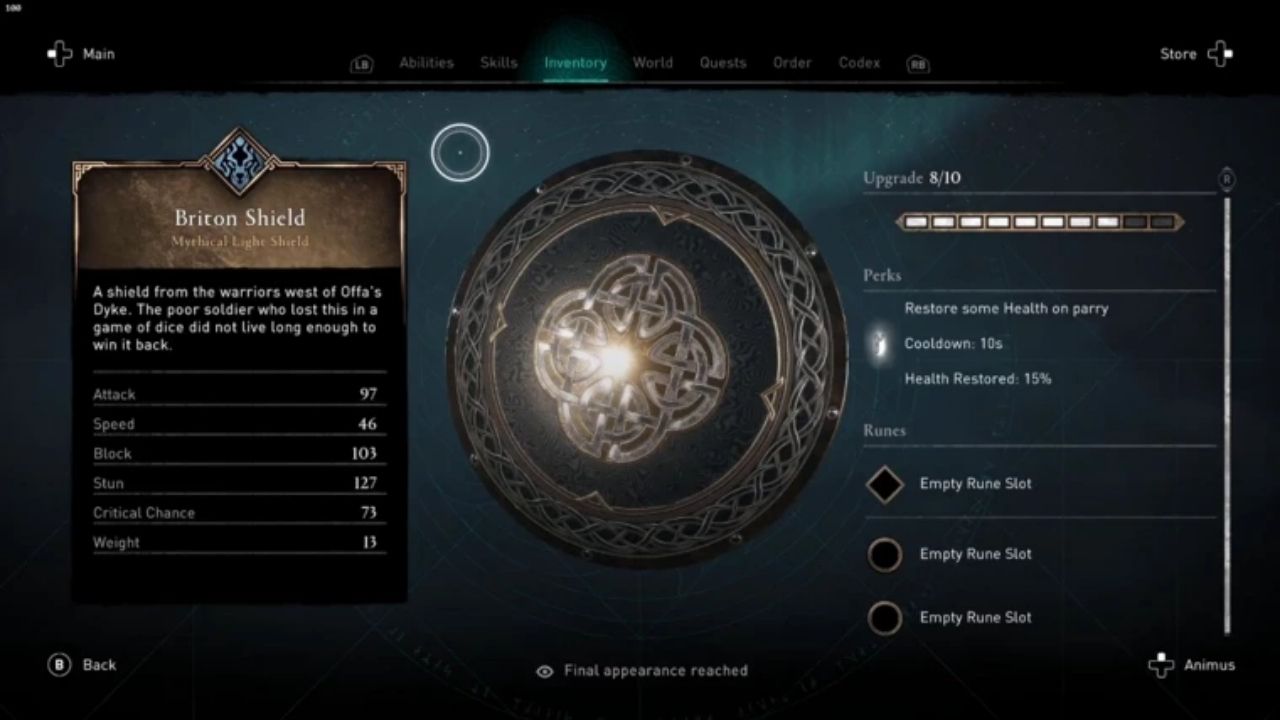Viewport: 1280px width, 720px height.
Task: Click the D-pad icon next to Main
Action: click(x=60, y=53)
